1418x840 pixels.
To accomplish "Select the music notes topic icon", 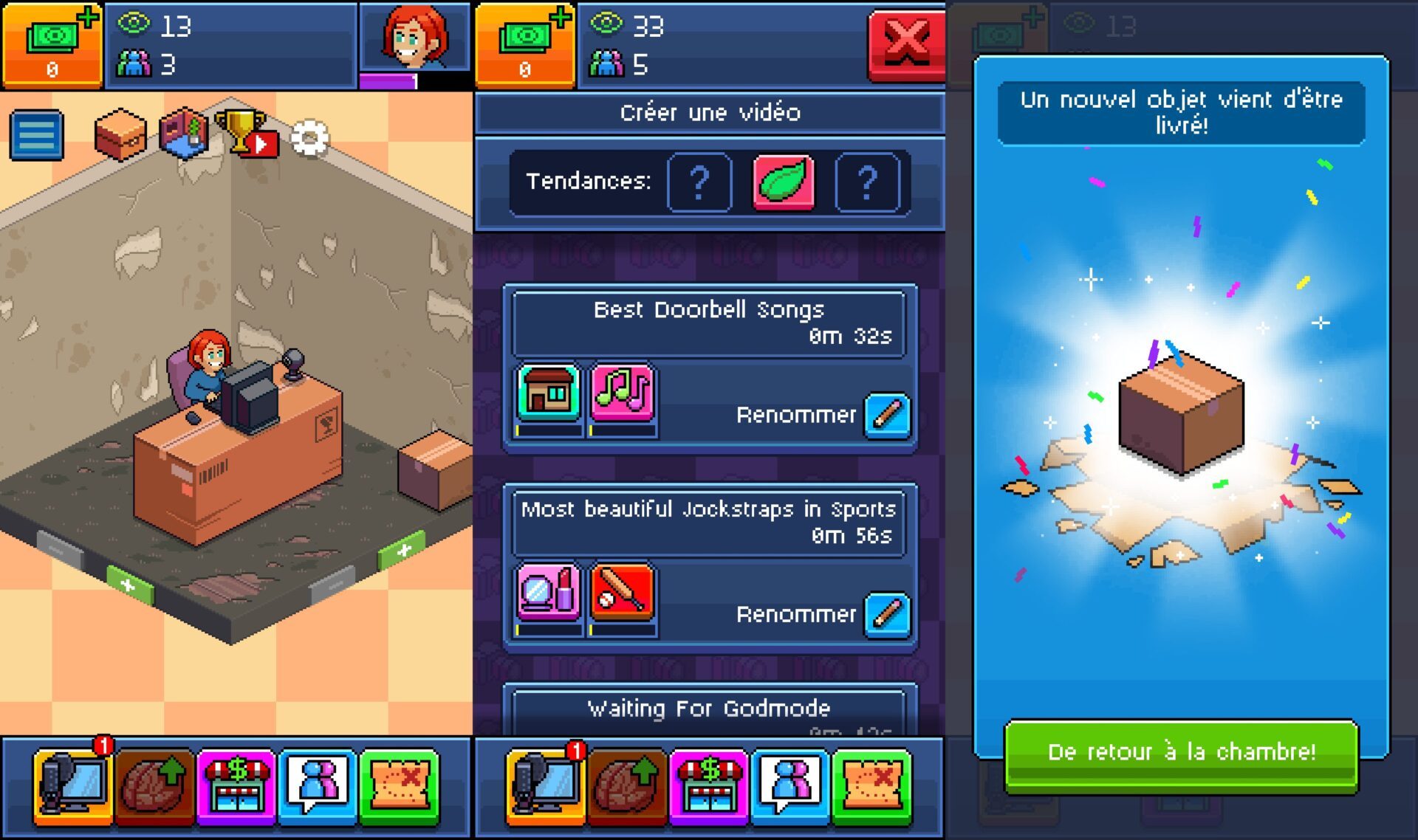I will (x=622, y=393).
